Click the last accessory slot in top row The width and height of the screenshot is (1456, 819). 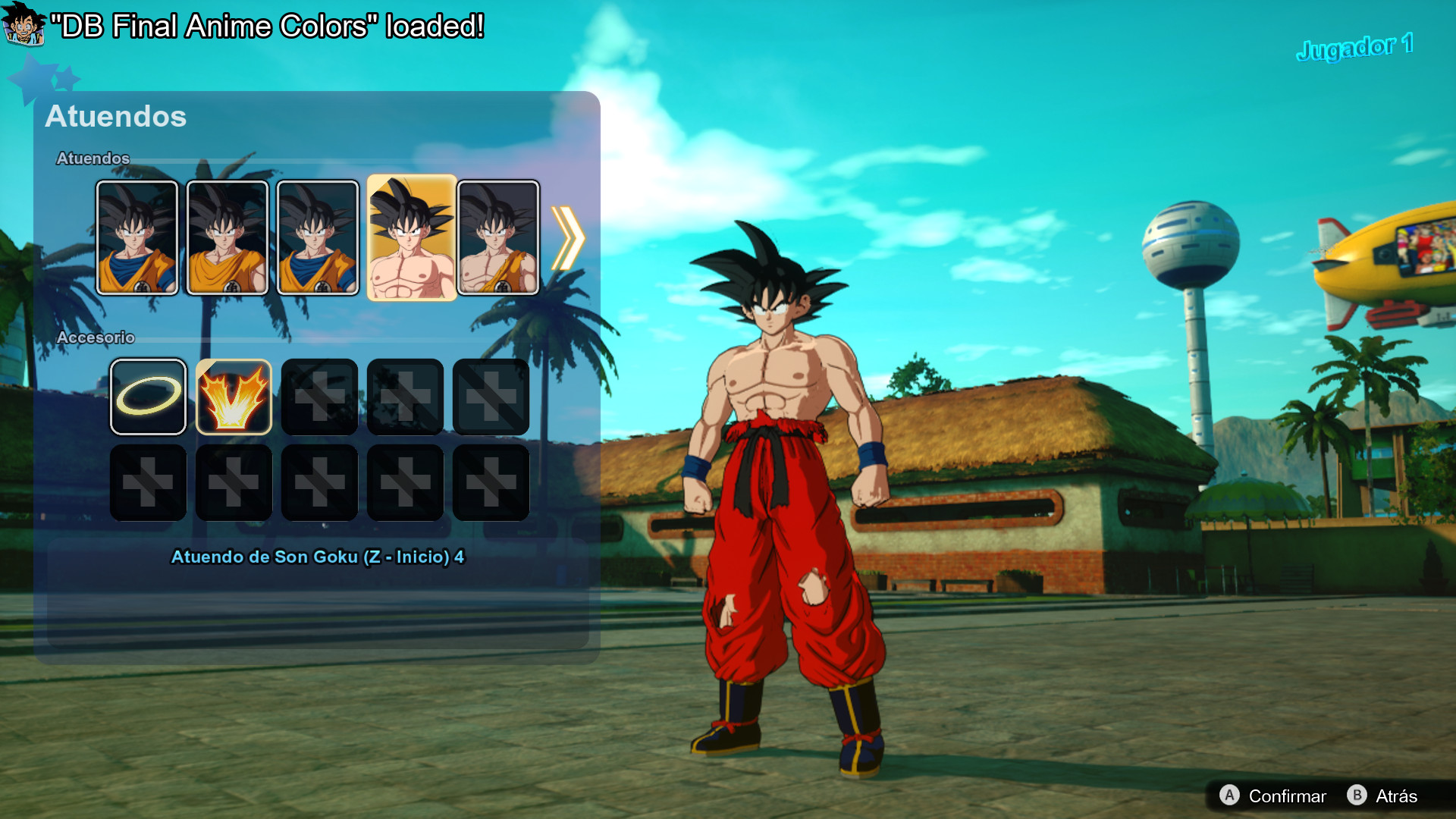click(x=491, y=396)
